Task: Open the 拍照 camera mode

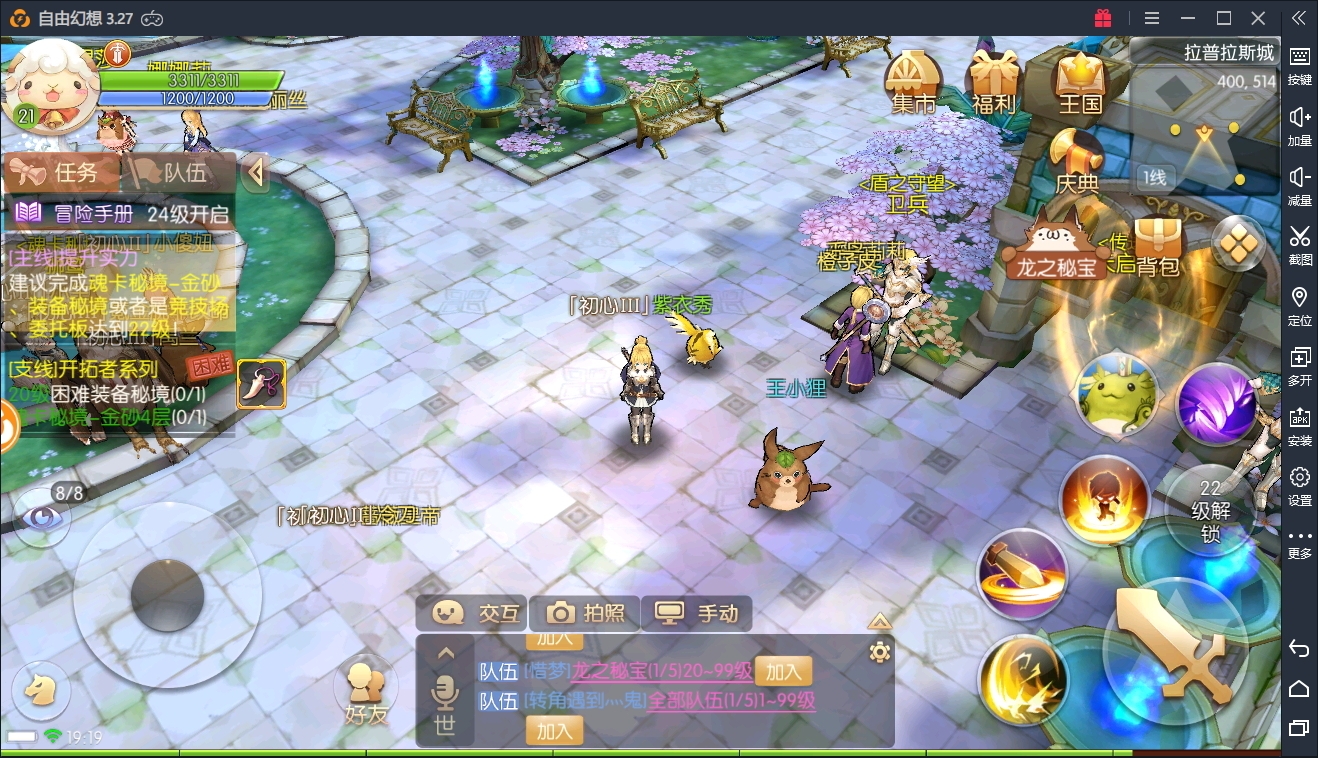Action: click(585, 613)
